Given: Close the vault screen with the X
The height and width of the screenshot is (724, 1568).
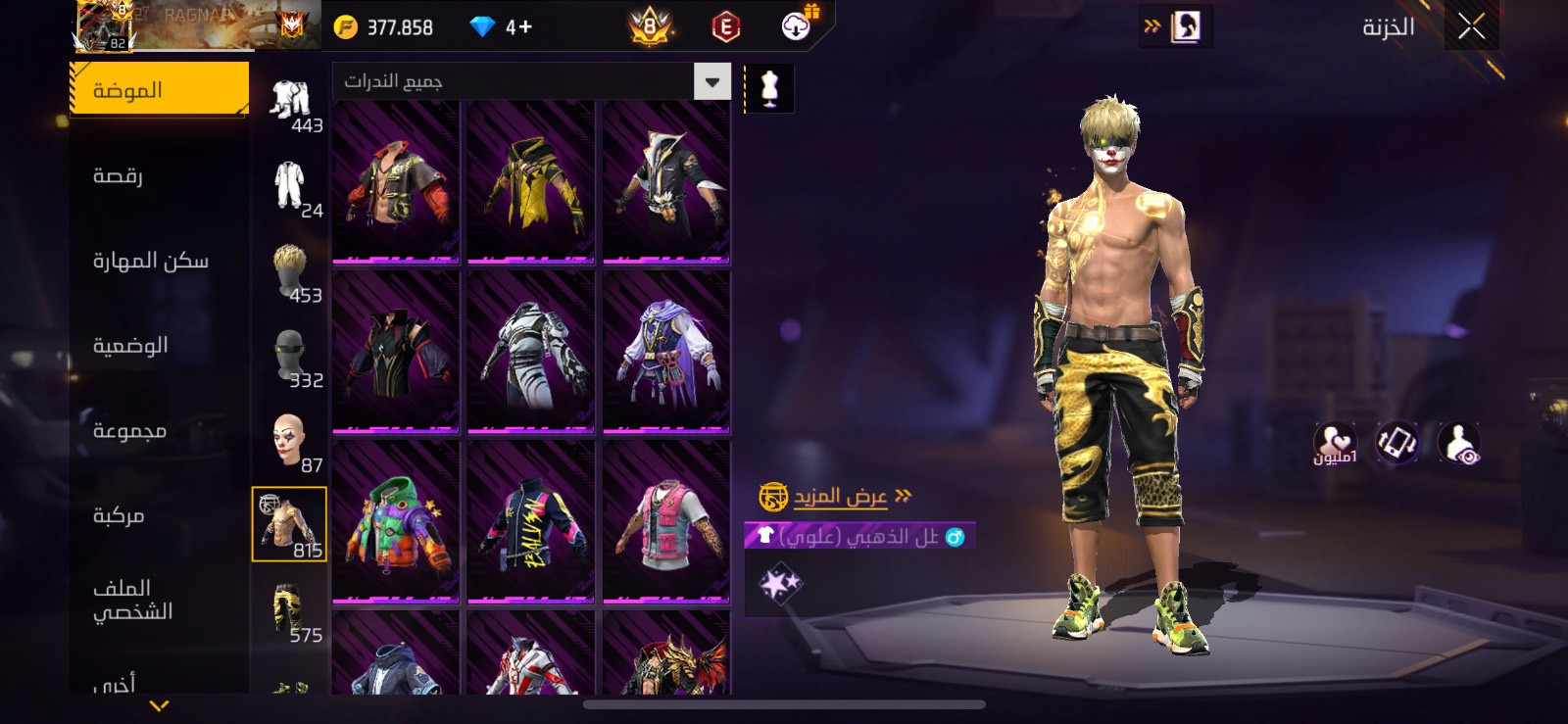Looking at the screenshot, I should click(1471, 27).
